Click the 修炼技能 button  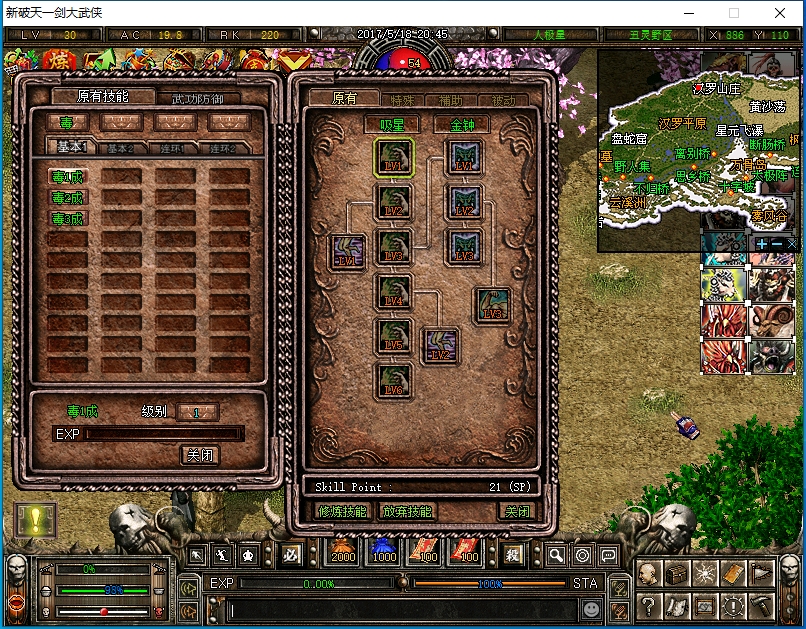(x=342, y=511)
